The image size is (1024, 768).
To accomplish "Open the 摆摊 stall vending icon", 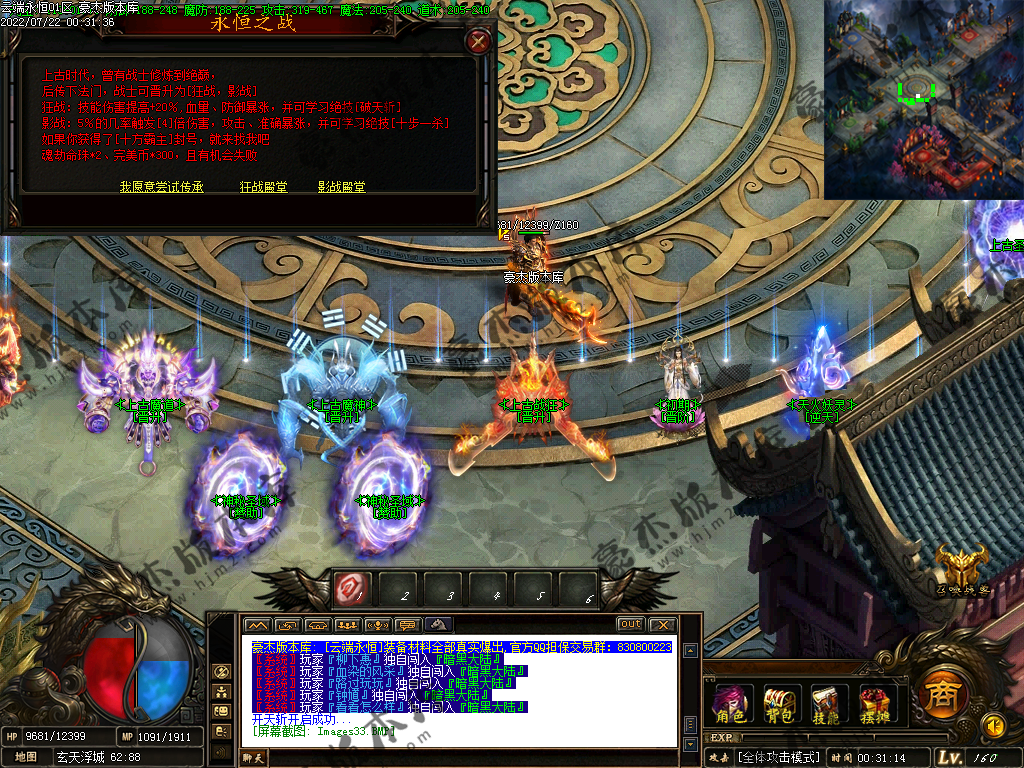I will pos(873,704).
